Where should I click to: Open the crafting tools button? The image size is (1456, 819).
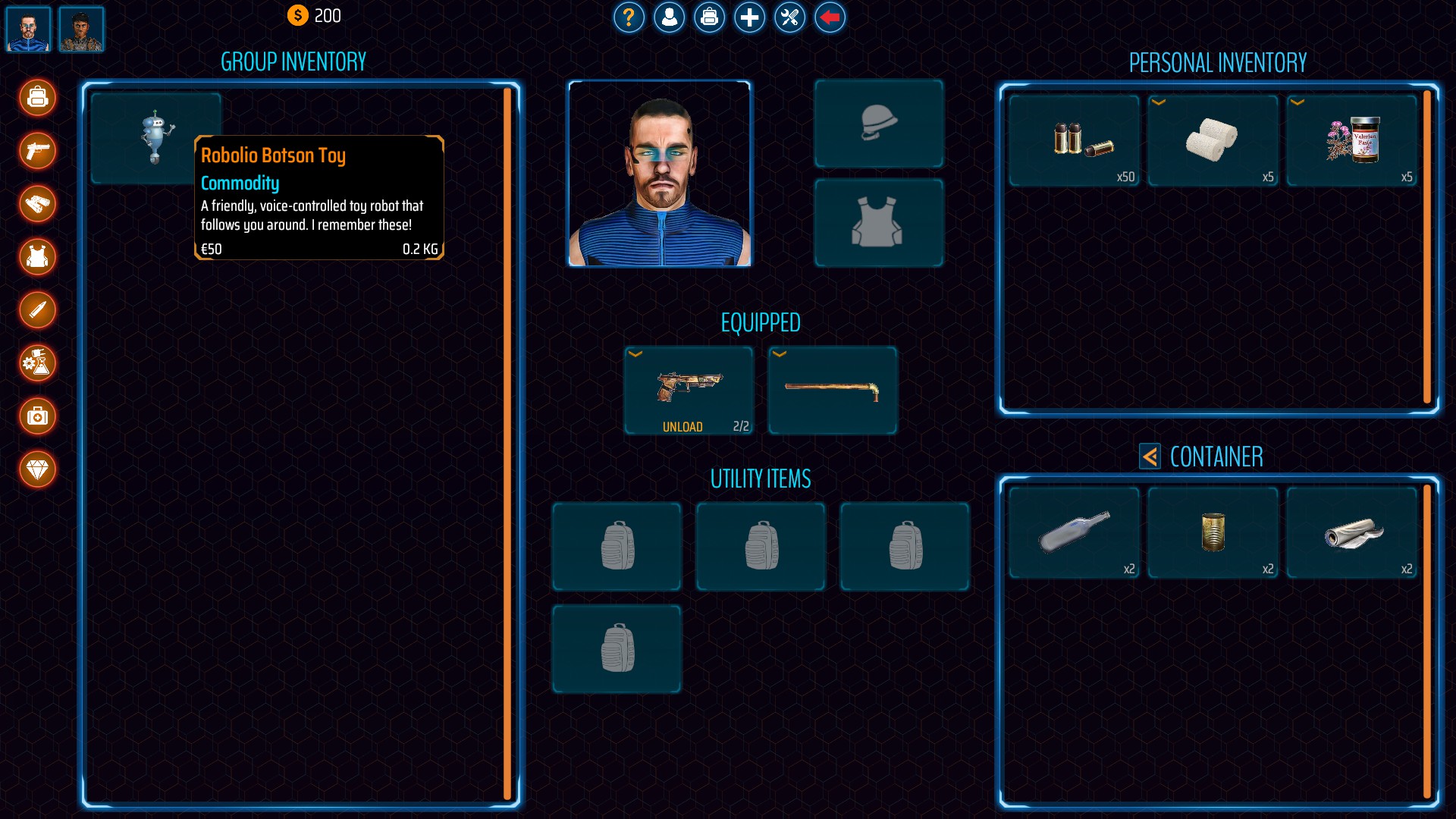pyautogui.click(x=789, y=17)
